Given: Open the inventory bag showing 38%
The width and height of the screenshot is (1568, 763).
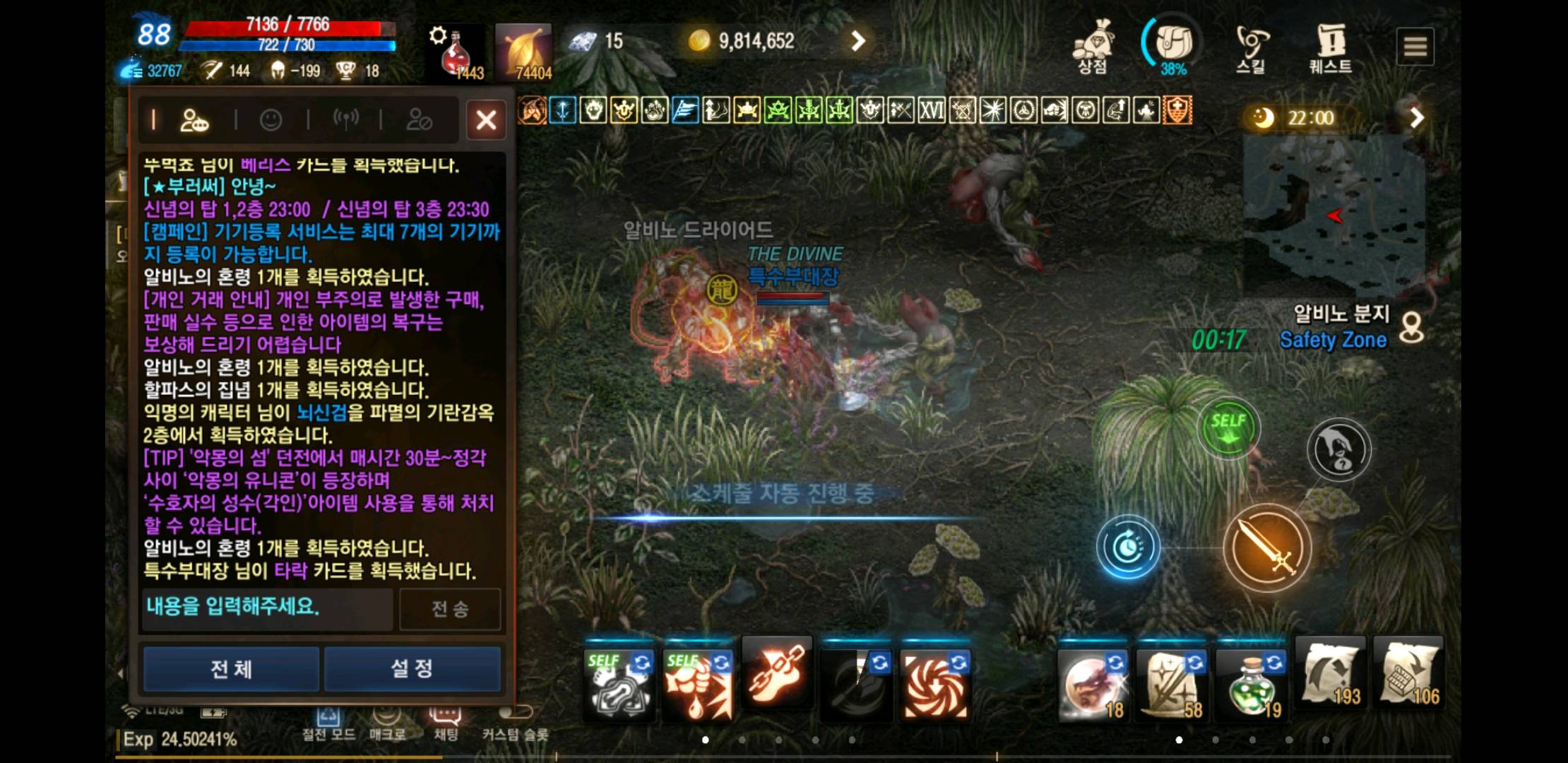Looking at the screenshot, I should [1173, 45].
